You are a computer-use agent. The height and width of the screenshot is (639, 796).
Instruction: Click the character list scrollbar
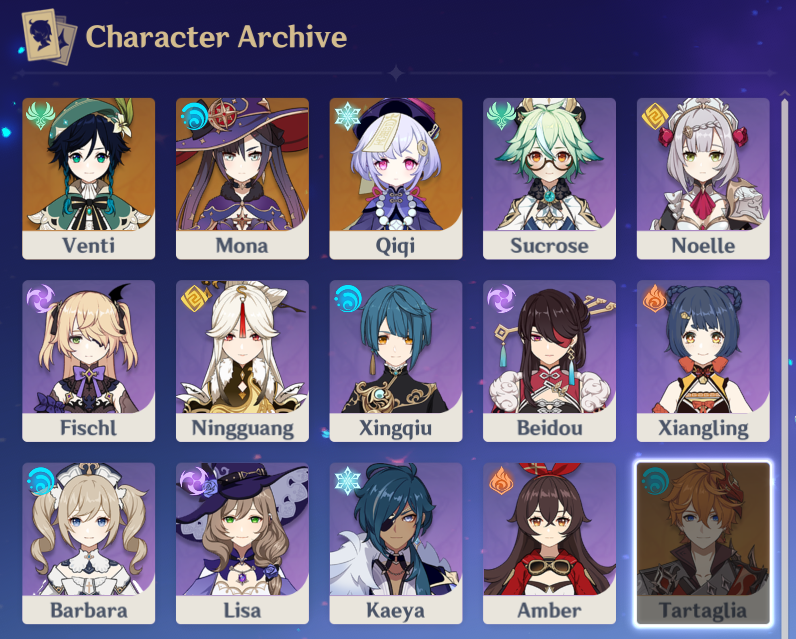(783, 300)
